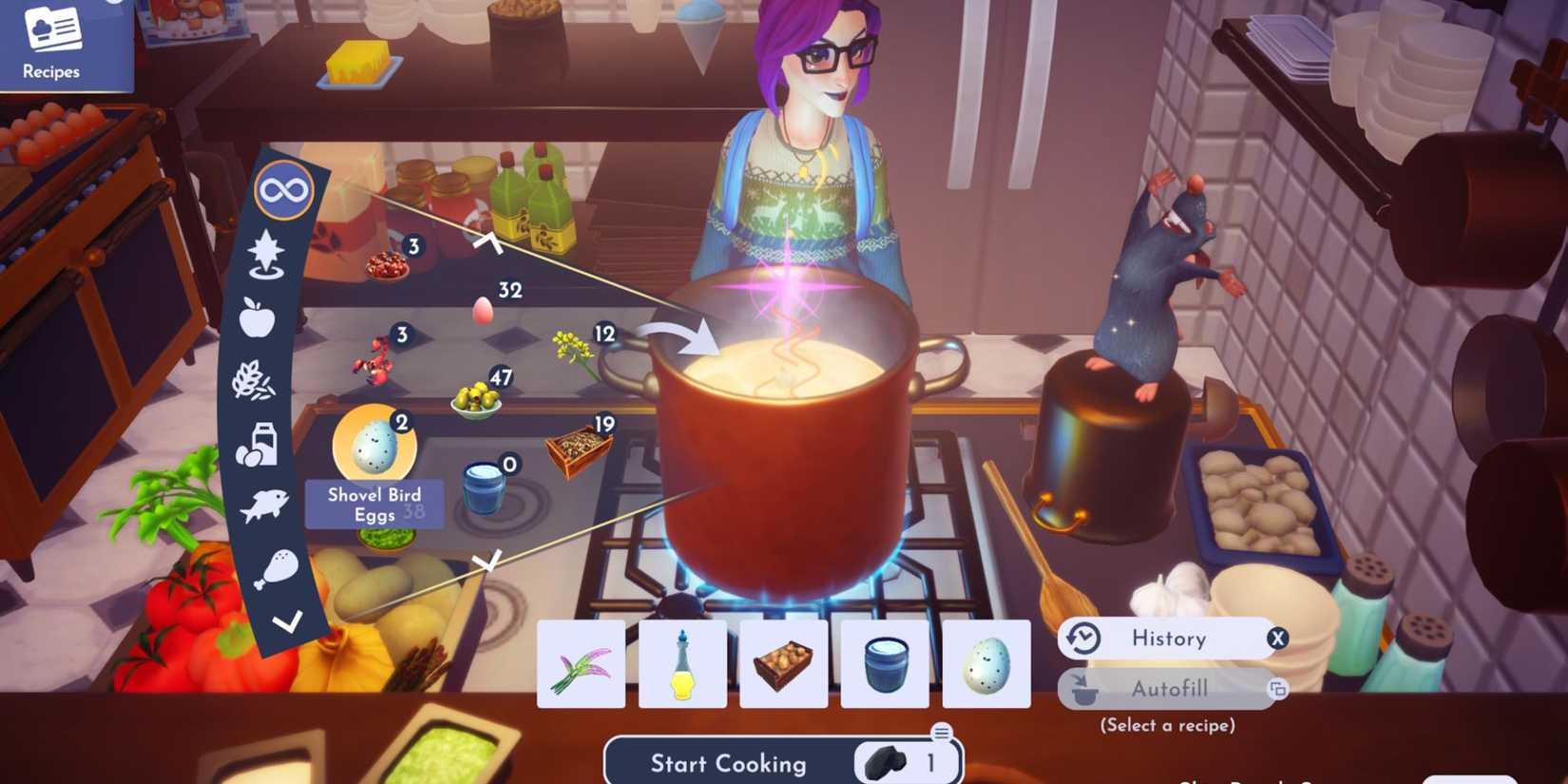This screenshot has height=784, width=1568.
Task: Select the Shovel Bird Eggs ingredient
Action: (x=374, y=445)
